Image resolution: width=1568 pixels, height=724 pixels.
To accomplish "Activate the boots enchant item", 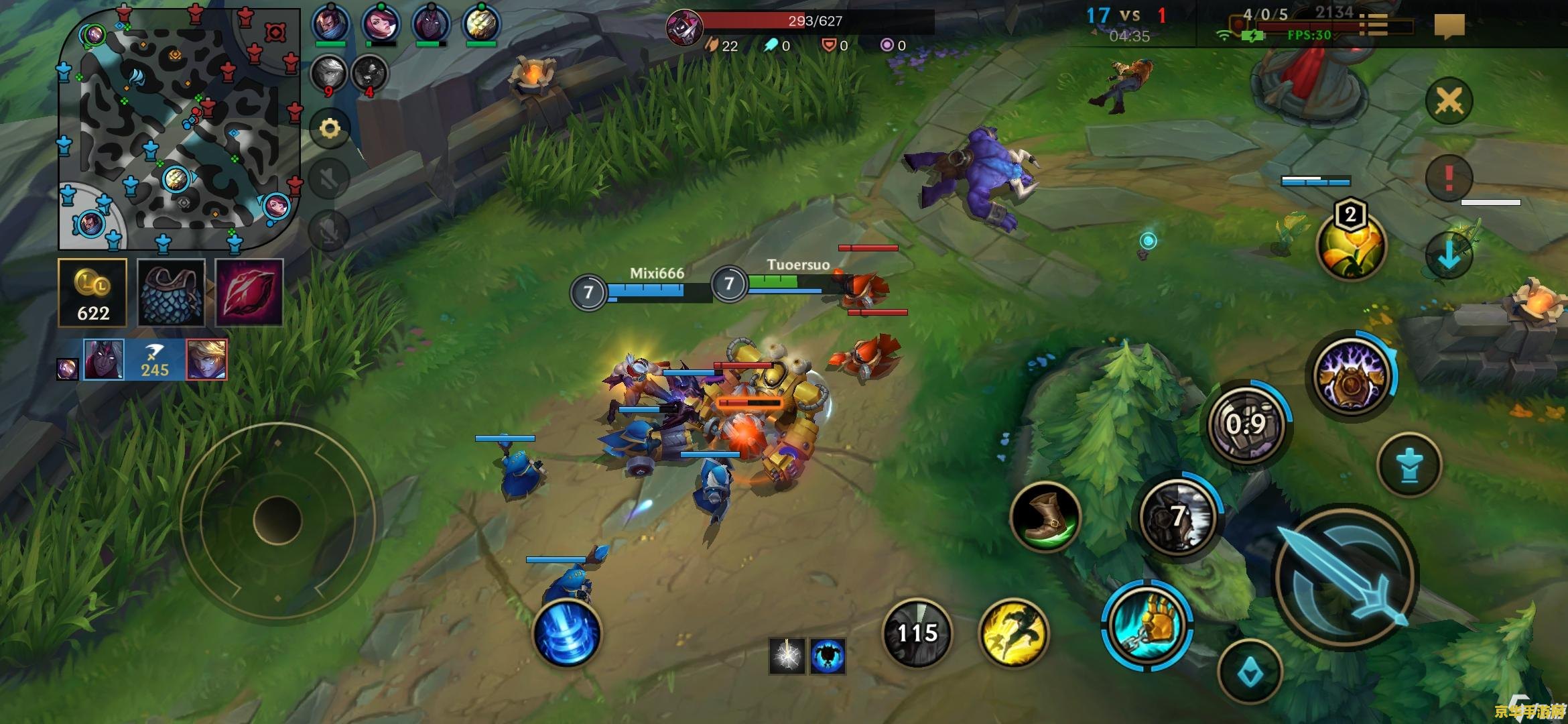I will click(1045, 516).
